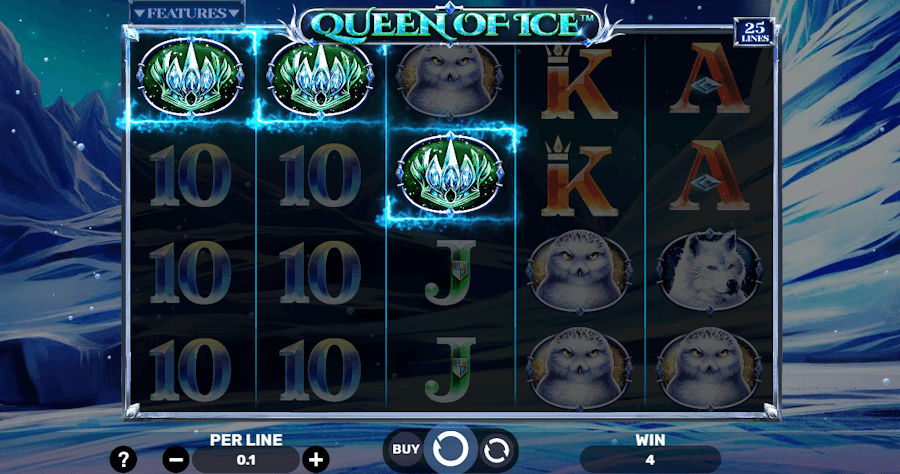Decrease the per line bet
This screenshot has height=474, width=900.
coord(176,459)
